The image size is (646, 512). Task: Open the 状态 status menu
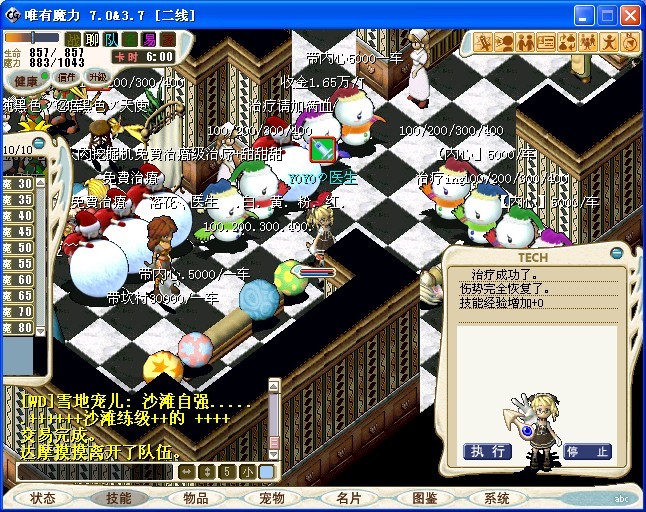point(43,498)
